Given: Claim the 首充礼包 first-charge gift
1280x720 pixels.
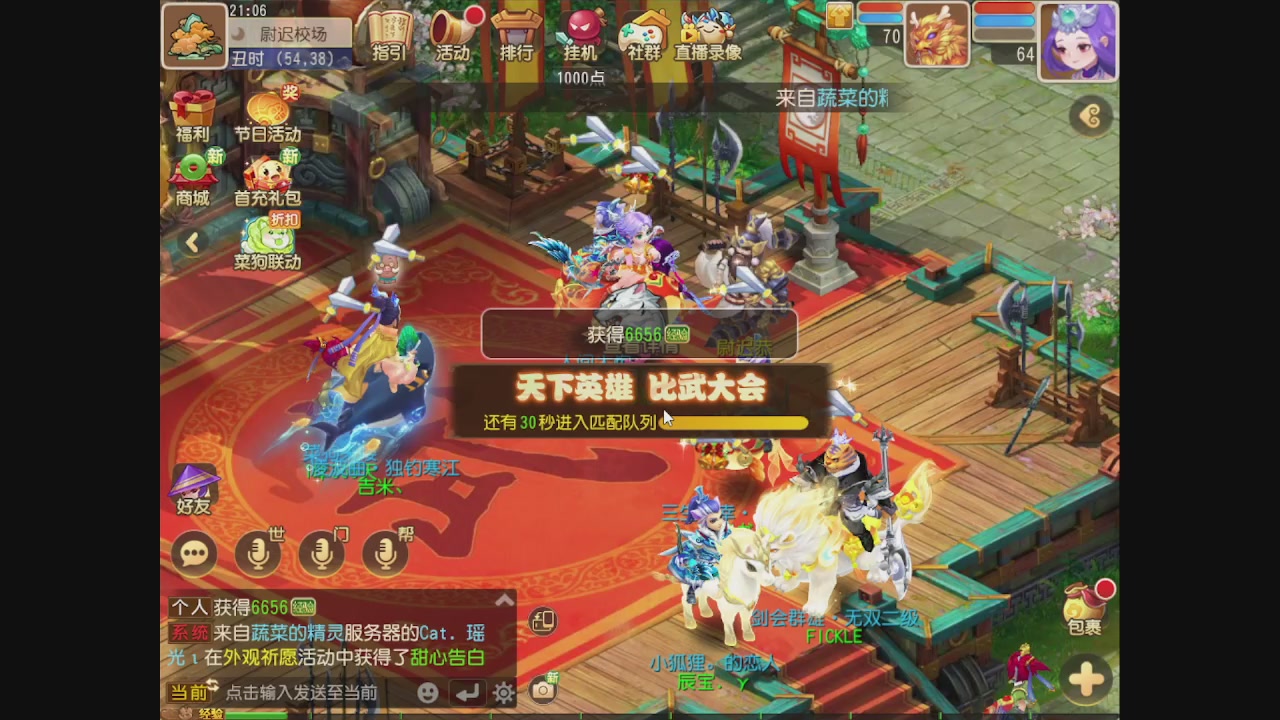Looking at the screenshot, I should [x=270, y=175].
